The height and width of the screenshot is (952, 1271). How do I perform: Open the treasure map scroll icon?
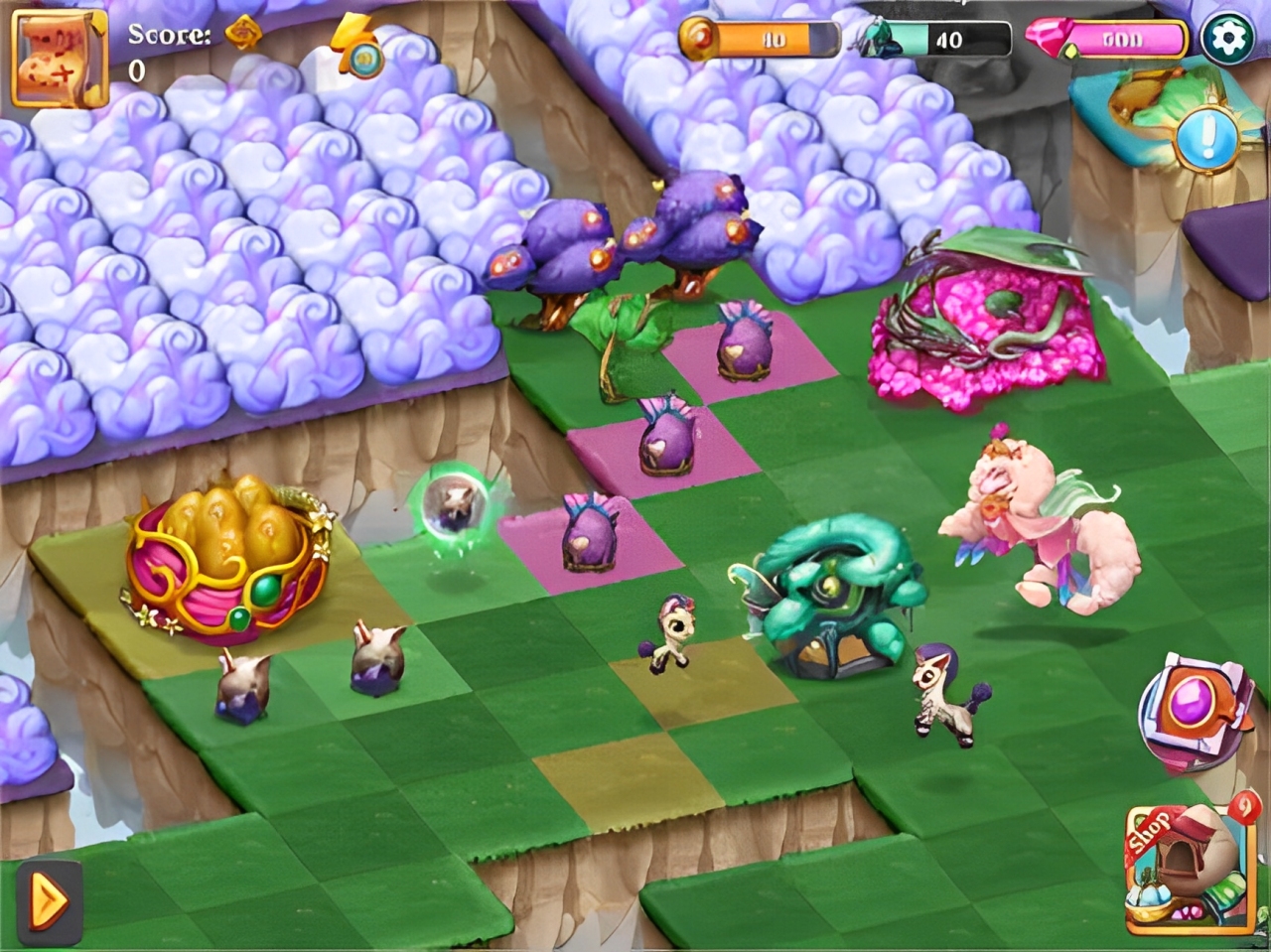coord(60,58)
